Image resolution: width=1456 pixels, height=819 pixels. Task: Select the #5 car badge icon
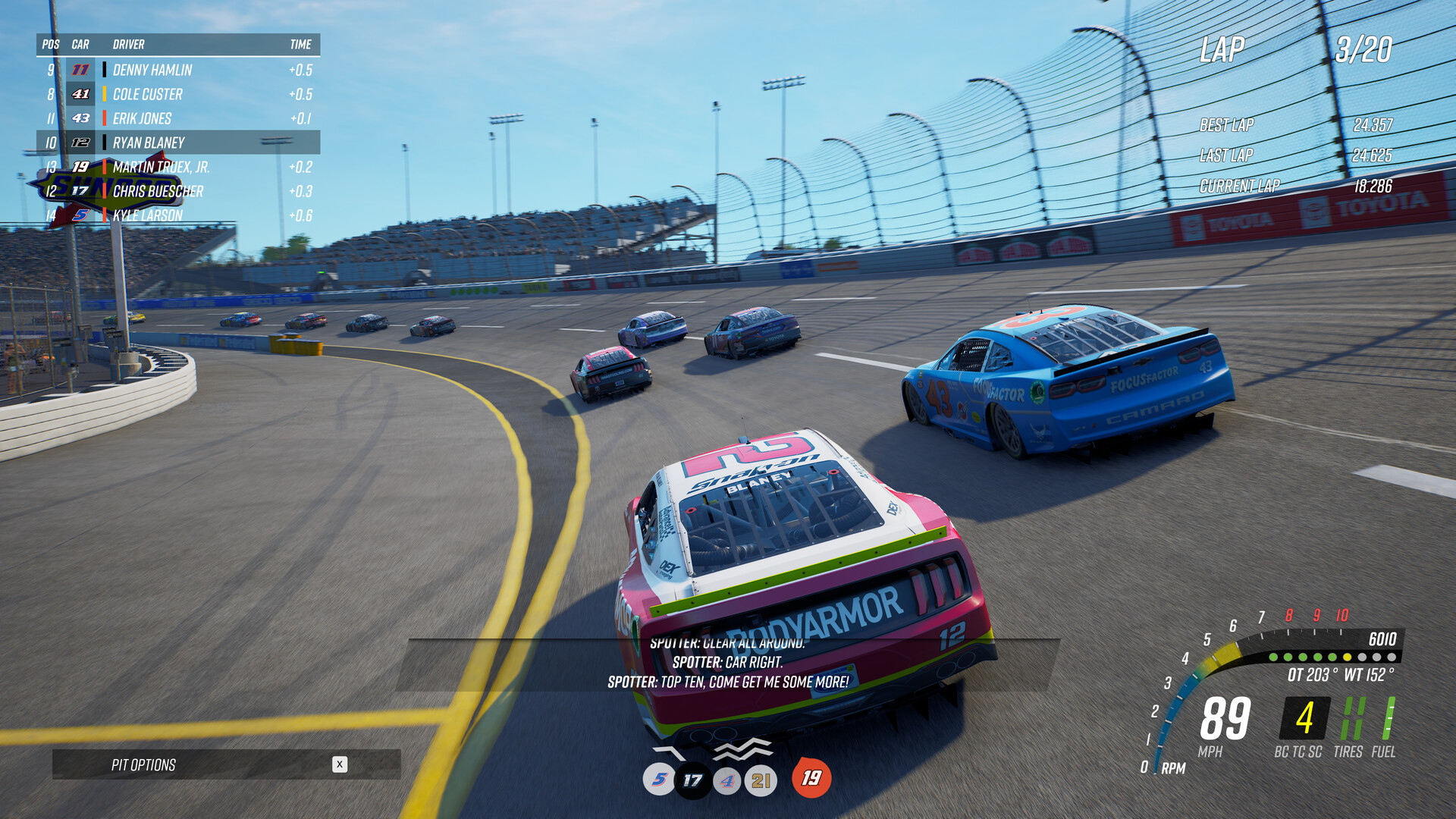tap(658, 778)
